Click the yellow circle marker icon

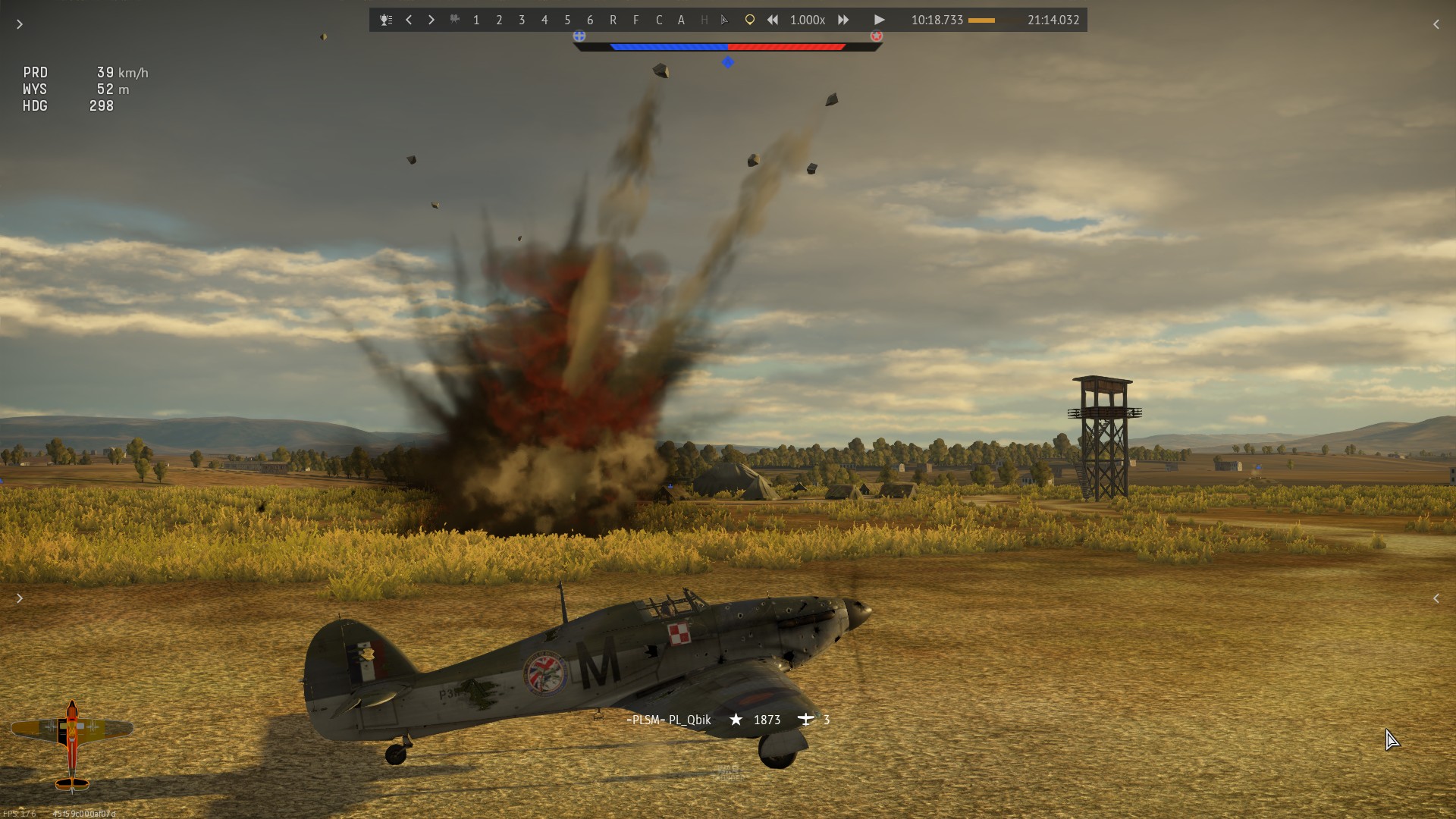(749, 20)
